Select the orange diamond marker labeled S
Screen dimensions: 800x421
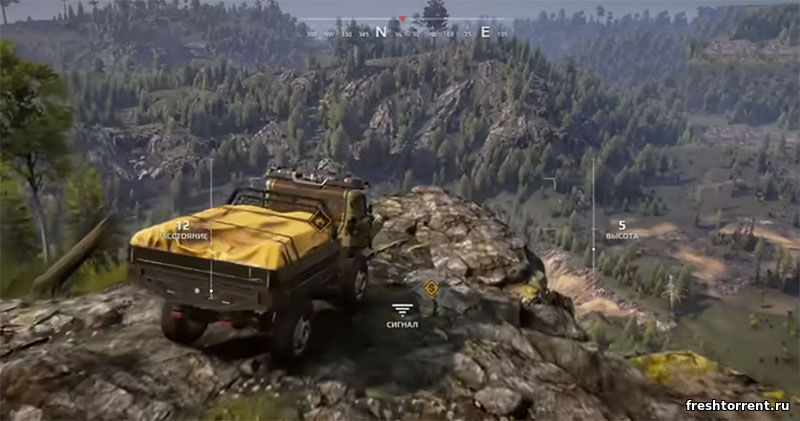(x=431, y=289)
